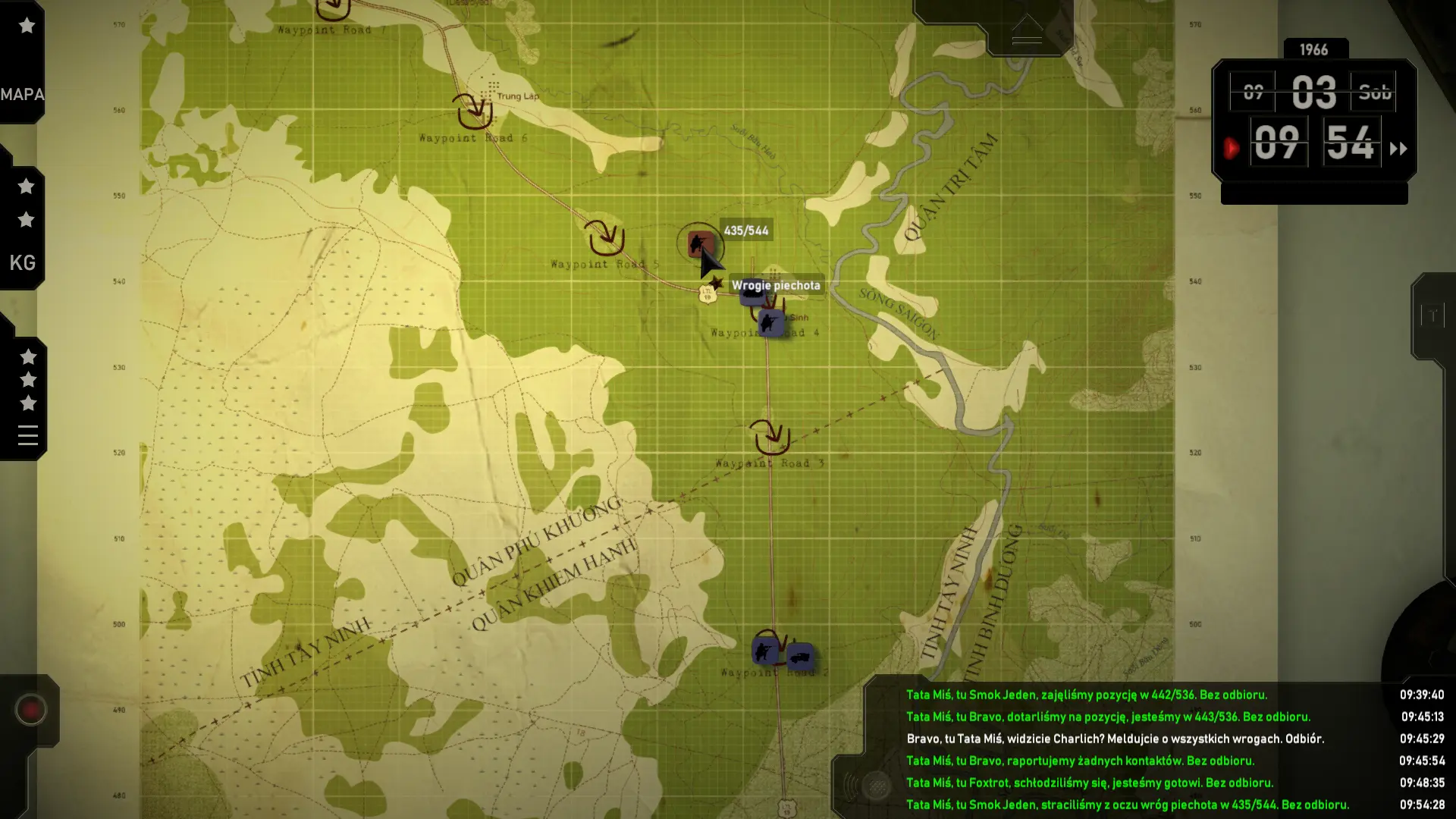Select the infantry unit beside the vehicle marker

tap(764, 651)
